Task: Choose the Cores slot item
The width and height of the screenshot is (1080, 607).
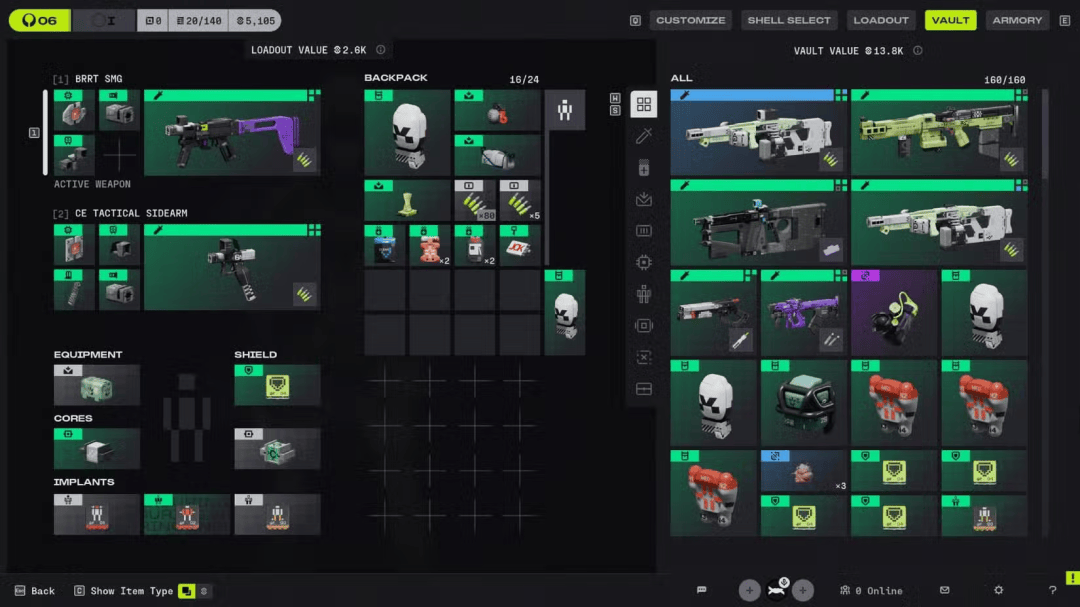Action: pos(97,449)
